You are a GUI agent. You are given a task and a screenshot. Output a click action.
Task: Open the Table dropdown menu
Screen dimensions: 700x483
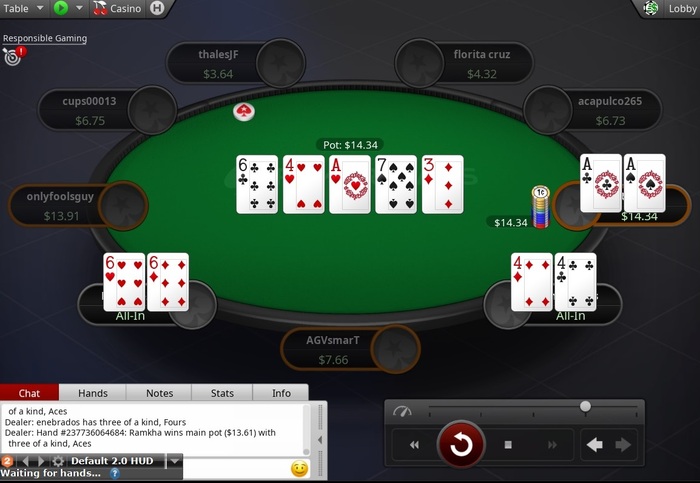(x=26, y=8)
